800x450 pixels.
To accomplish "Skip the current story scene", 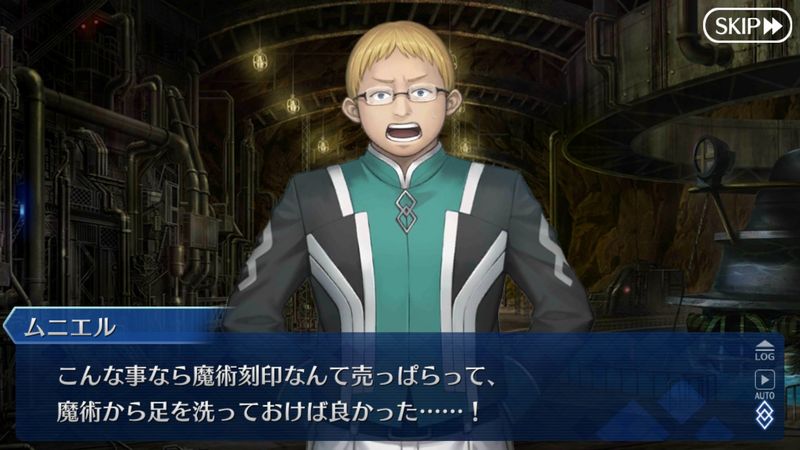I will point(747,26).
